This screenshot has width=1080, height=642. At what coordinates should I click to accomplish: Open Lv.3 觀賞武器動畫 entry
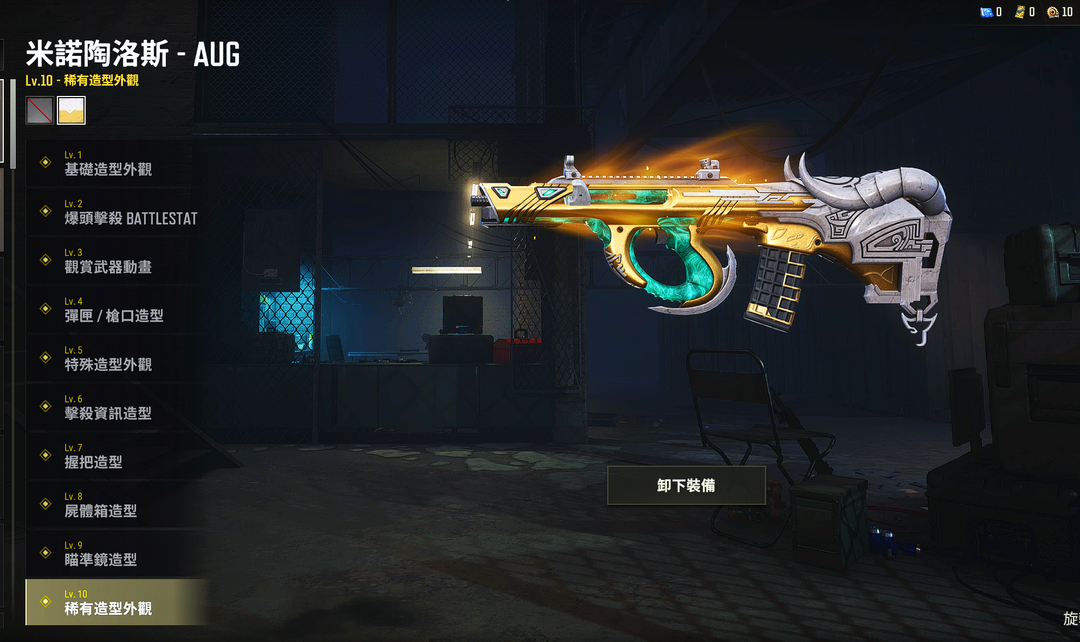(108, 262)
